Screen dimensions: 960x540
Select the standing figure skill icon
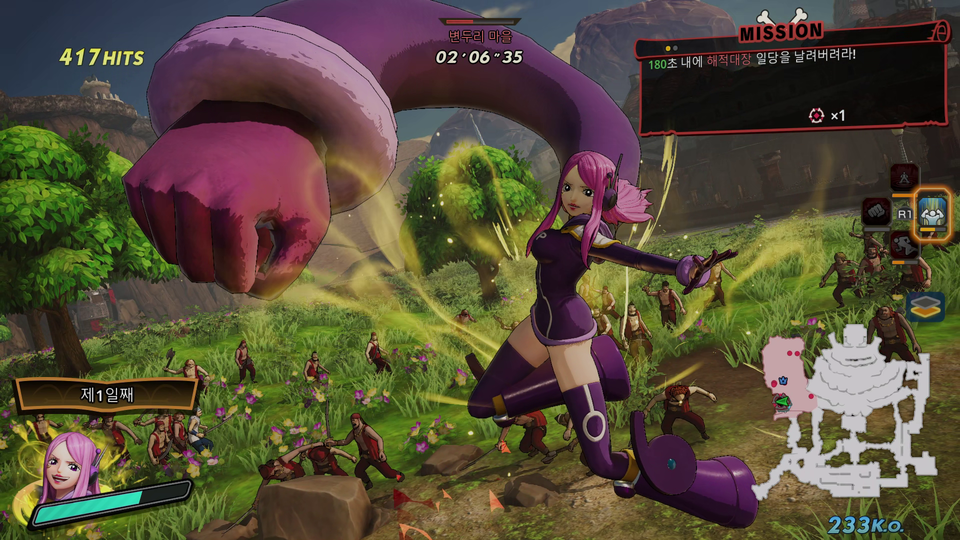tap(905, 176)
